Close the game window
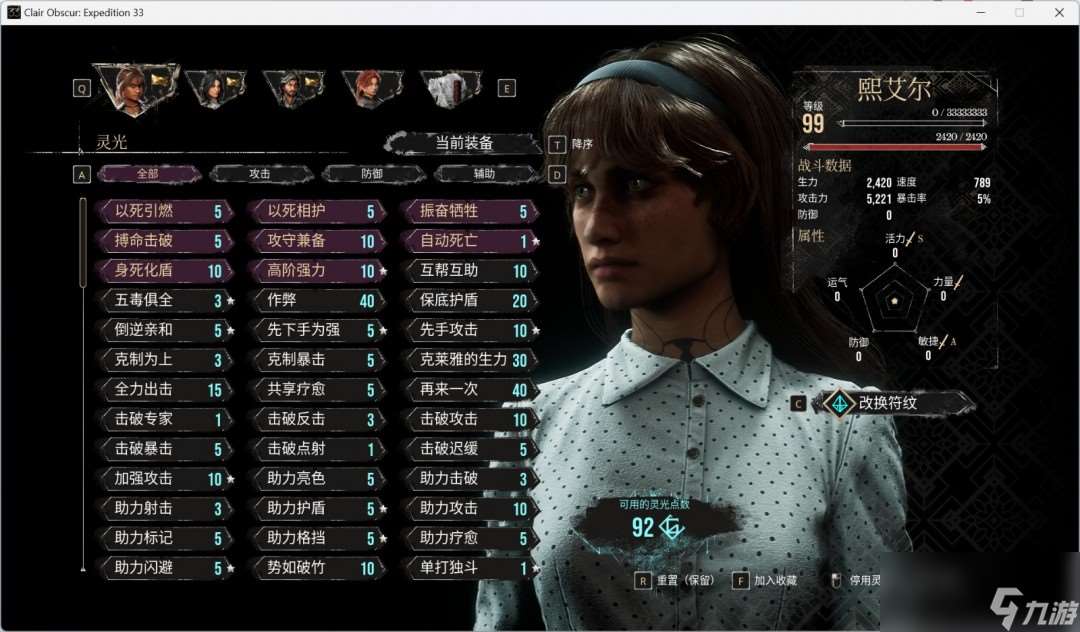This screenshot has height=632, width=1080. point(1059,12)
